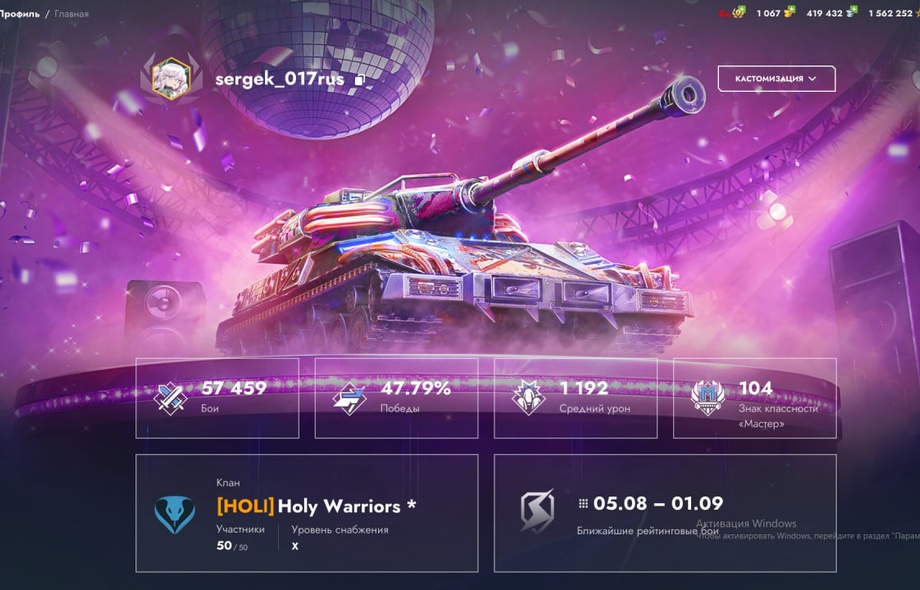Copy the nickname sergek_017rus with the copy icon

[360, 80]
